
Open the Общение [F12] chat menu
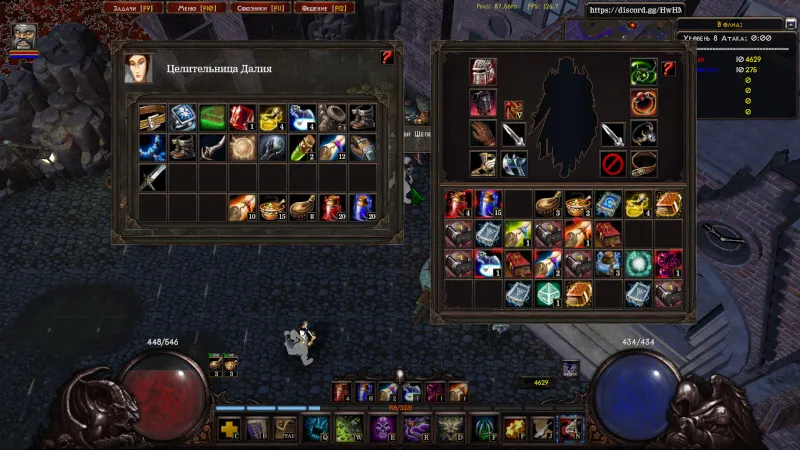321,8
